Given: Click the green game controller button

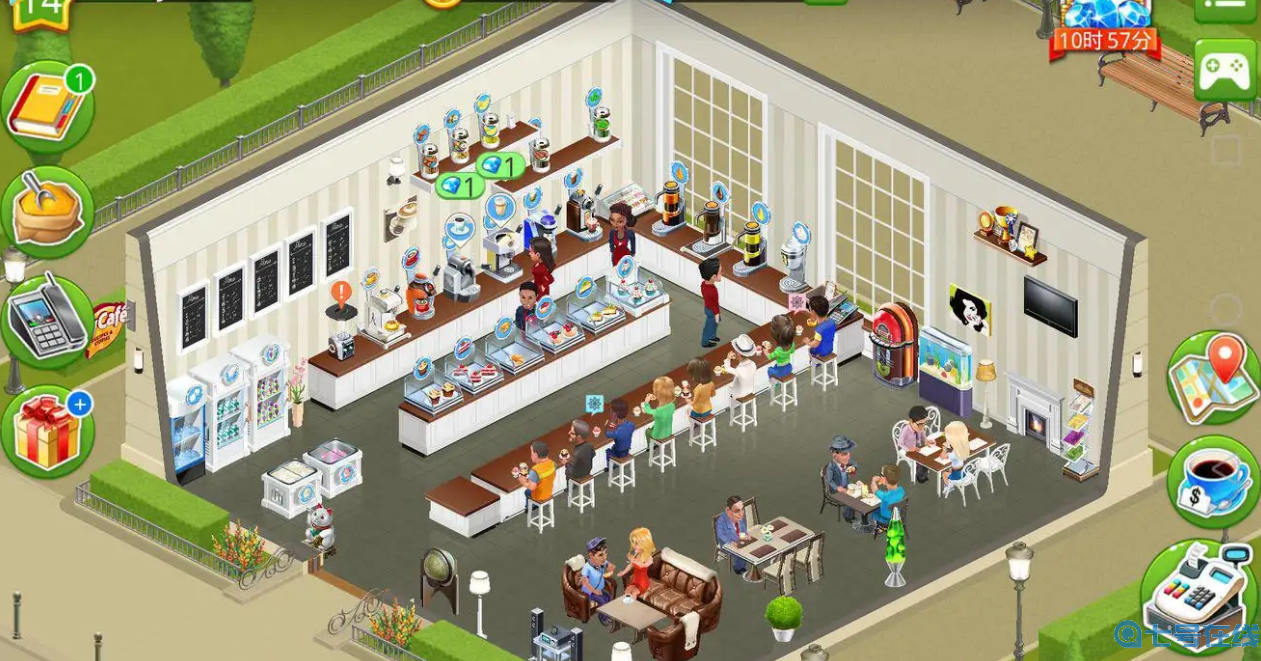Looking at the screenshot, I should point(1225,70).
